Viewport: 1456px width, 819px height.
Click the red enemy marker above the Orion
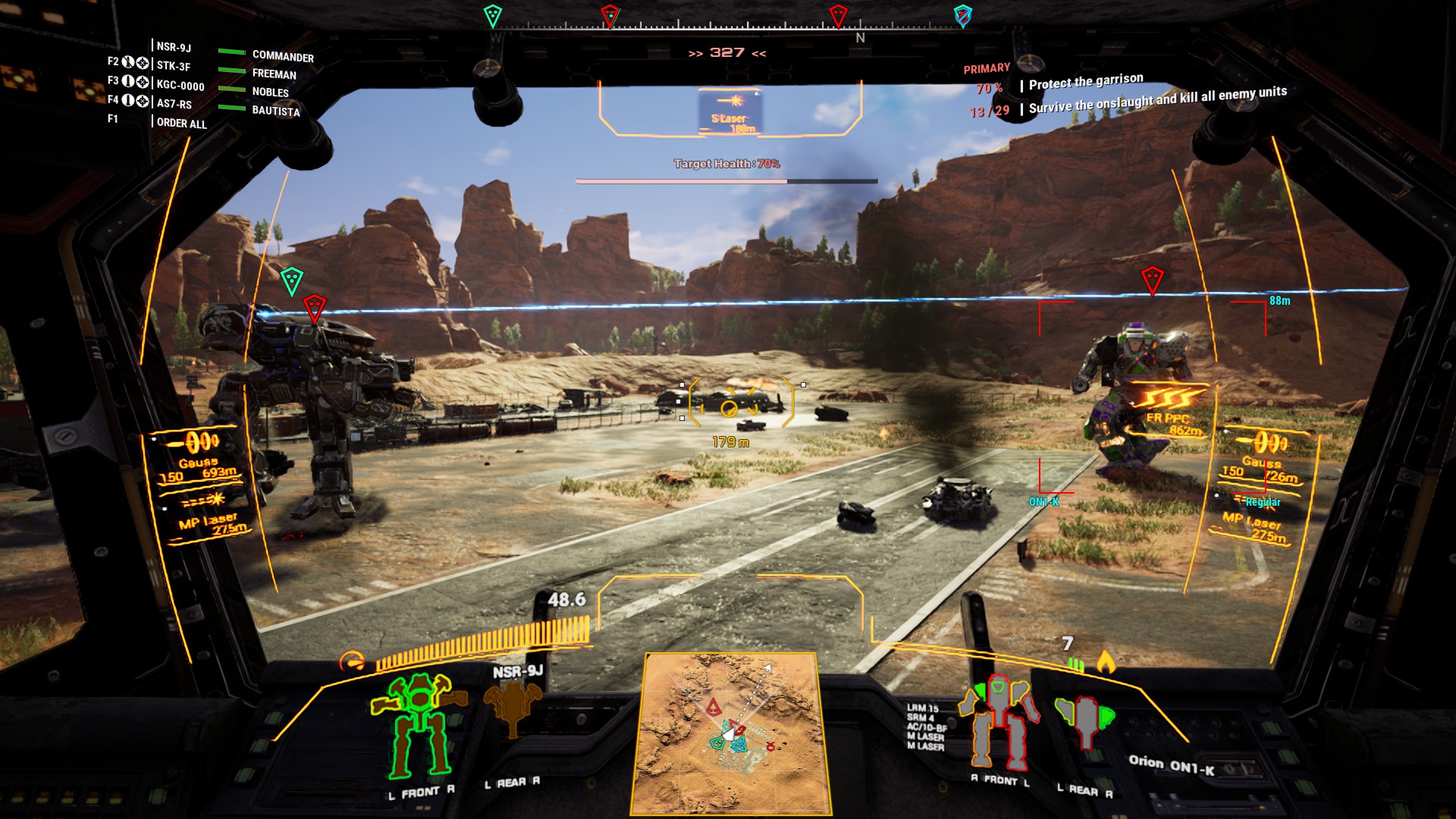click(x=1153, y=281)
